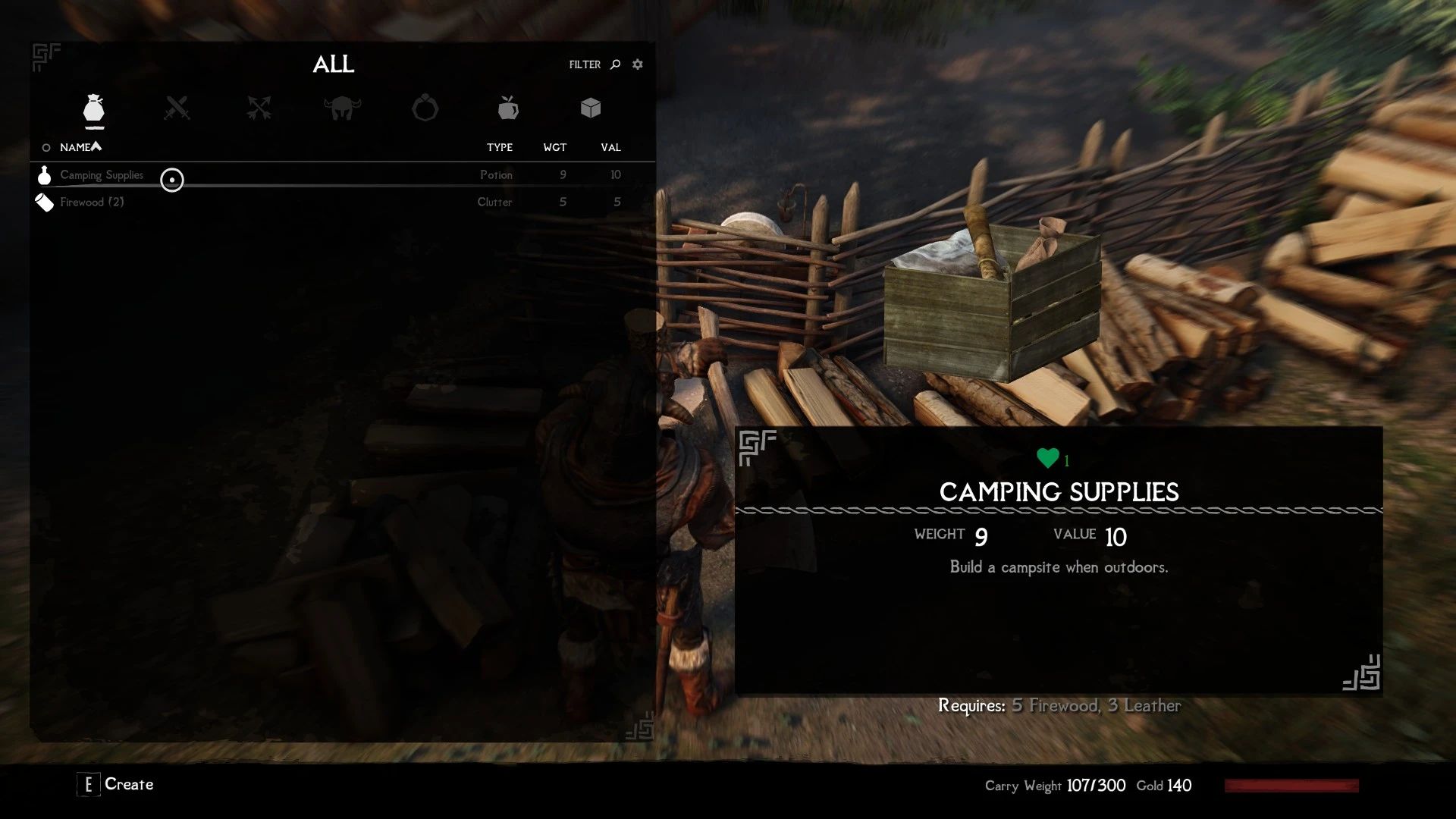Select the Camping Supplies row selector circle

point(172,180)
